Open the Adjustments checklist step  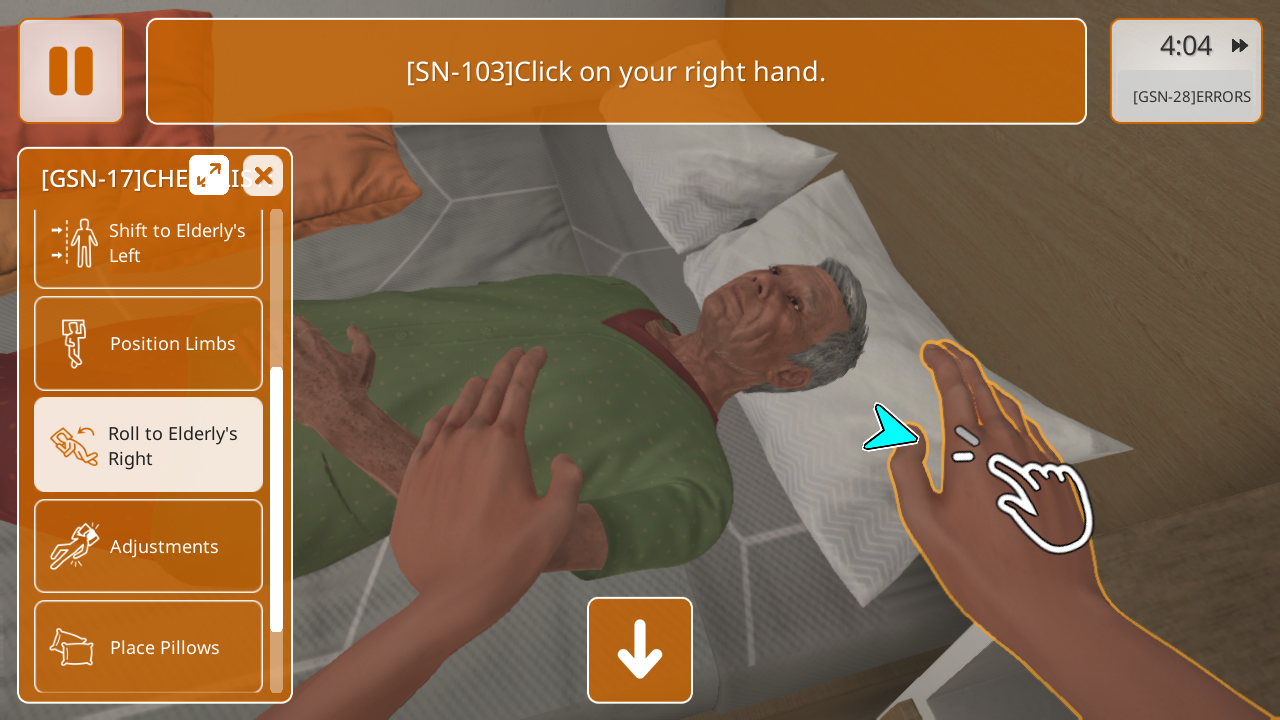149,546
